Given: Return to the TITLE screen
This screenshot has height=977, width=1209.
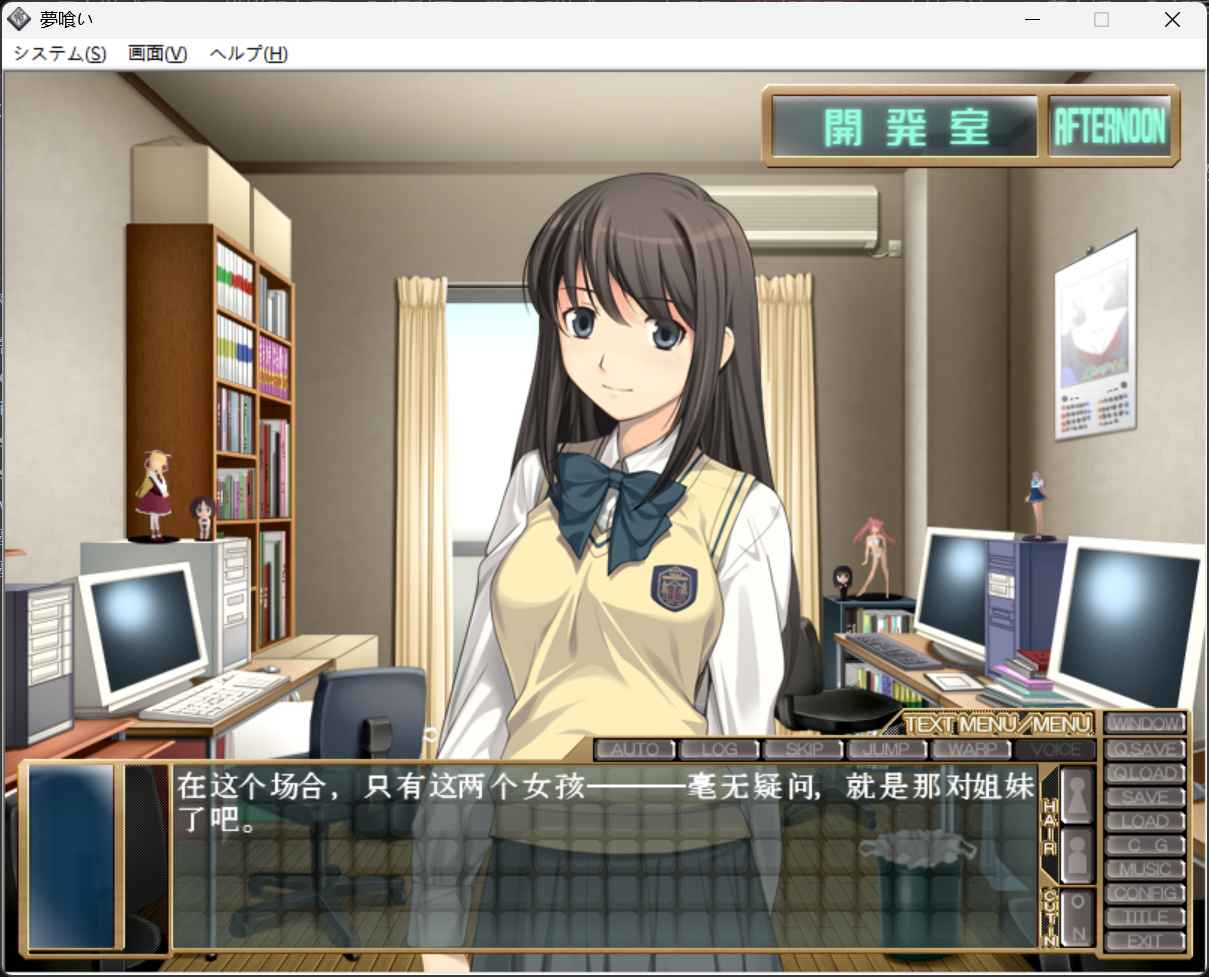Looking at the screenshot, I should pos(1145,917).
